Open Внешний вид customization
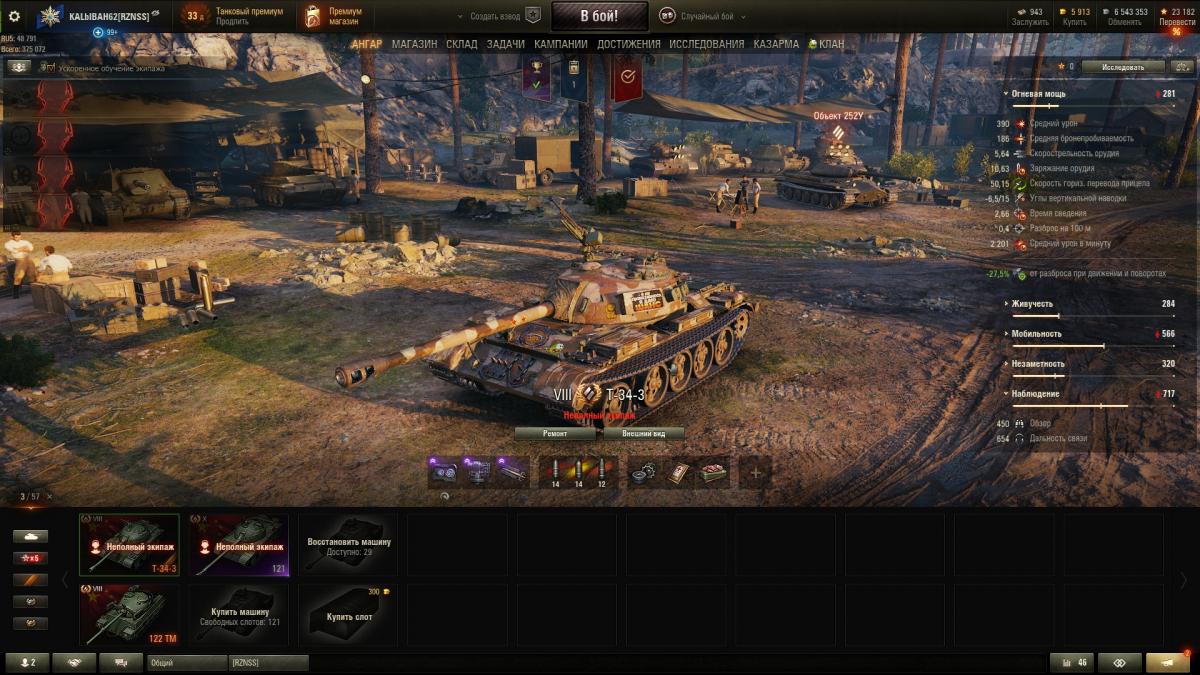Image resolution: width=1200 pixels, height=675 pixels. click(x=643, y=434)
